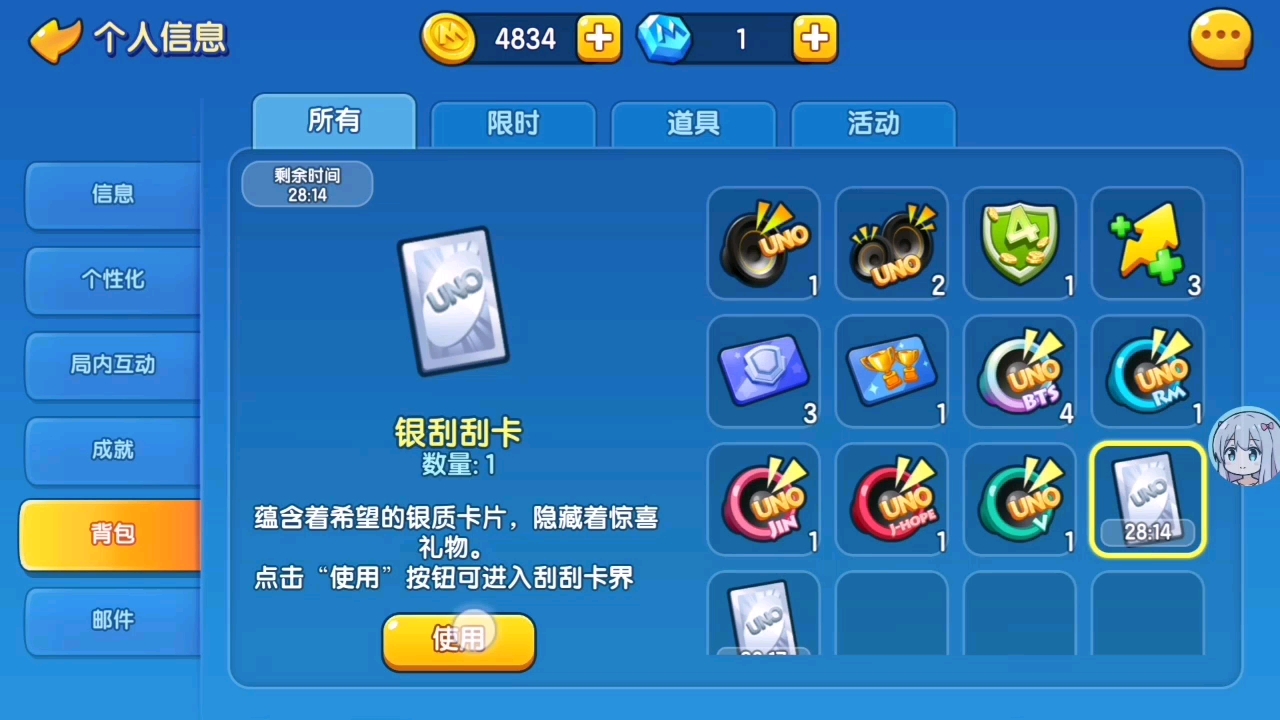
Task: Select the single UNO speaker item
Action: pos(763,243)
